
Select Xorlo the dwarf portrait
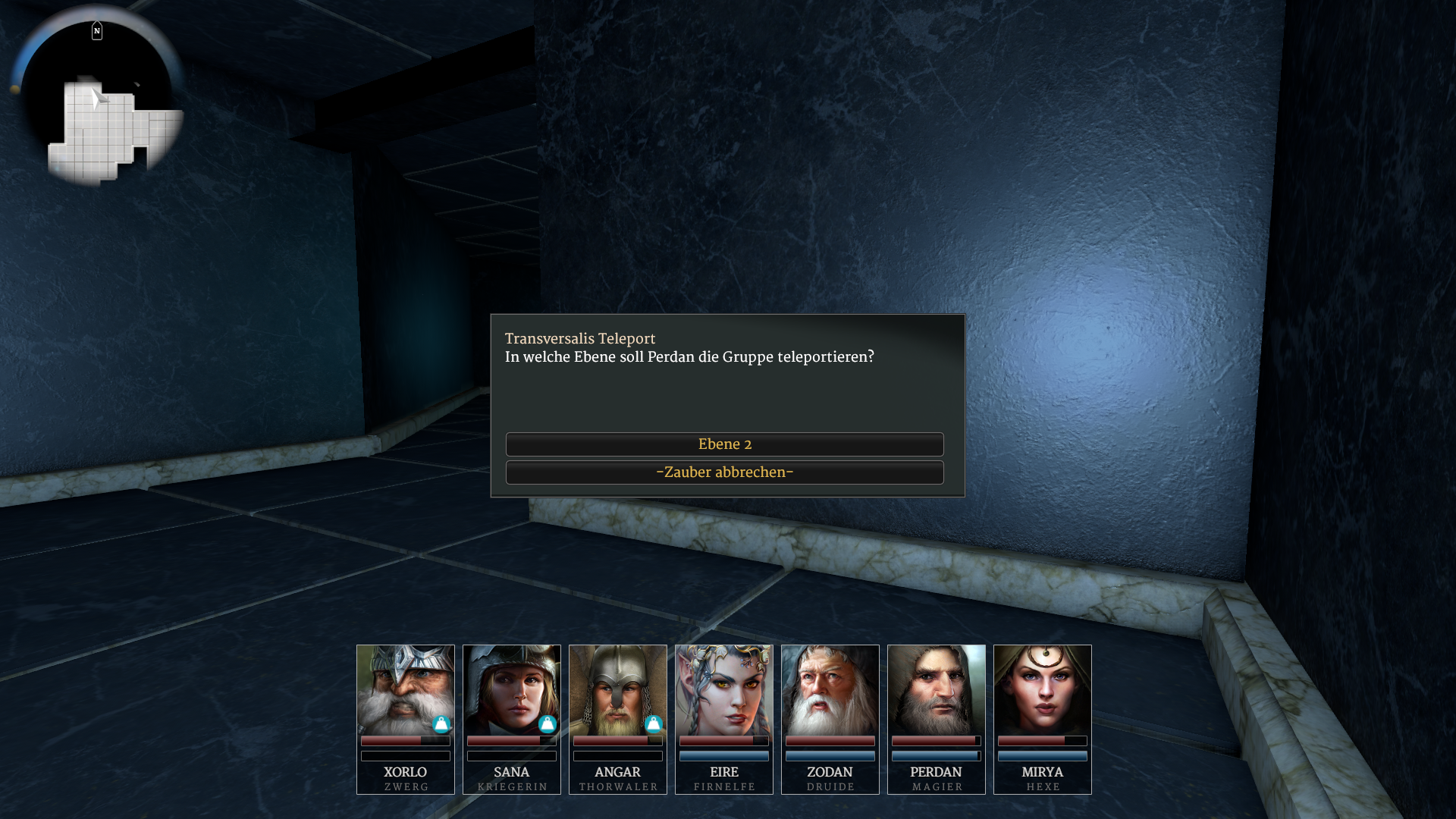[405, 690]
